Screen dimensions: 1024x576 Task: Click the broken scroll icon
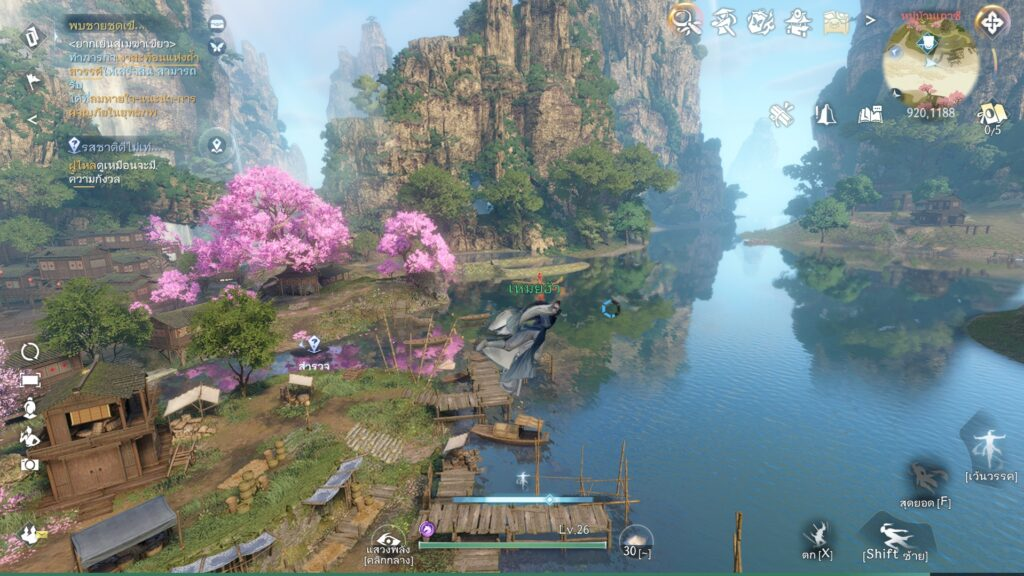(x=781, y=115)
